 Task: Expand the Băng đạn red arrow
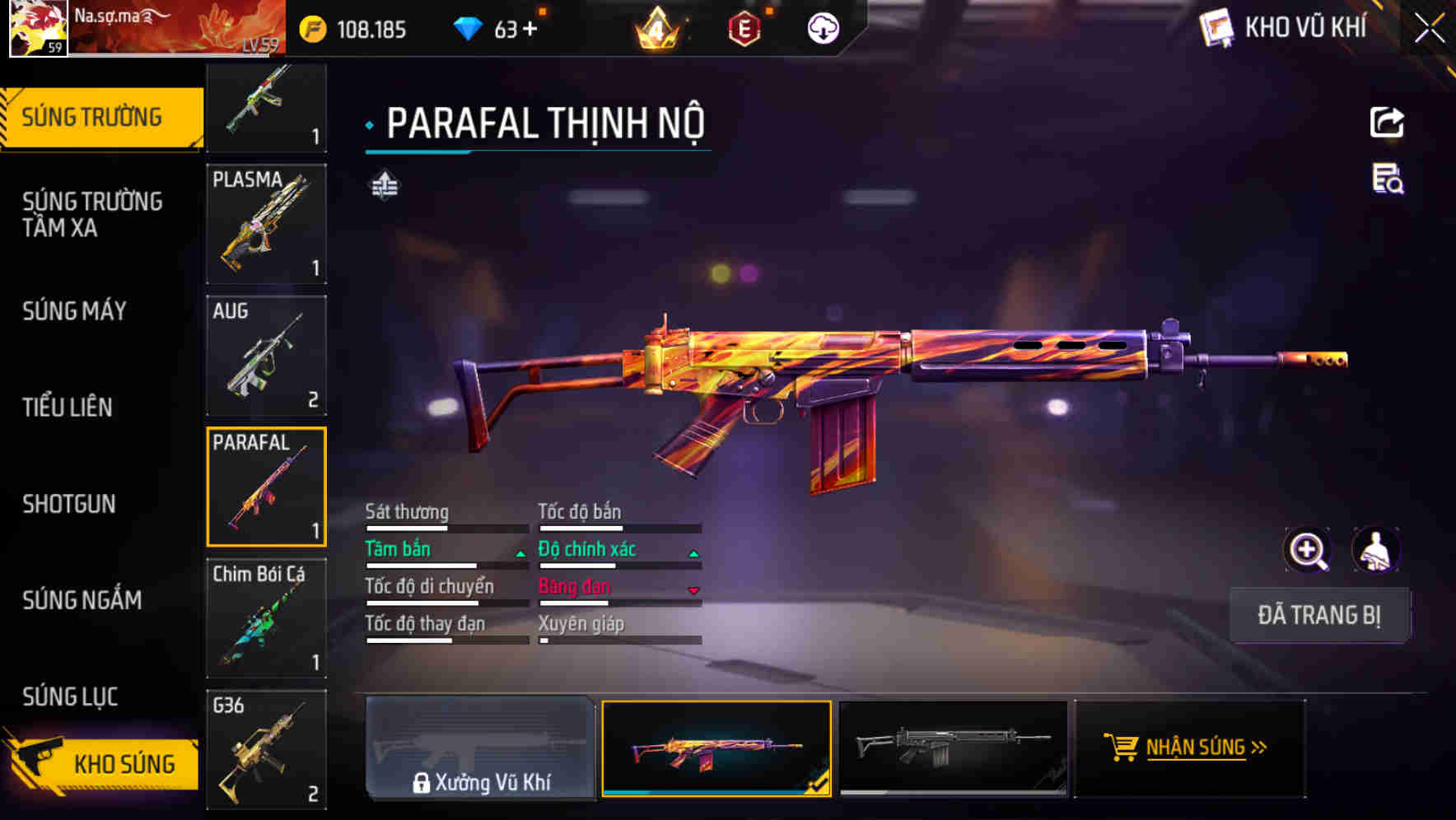[693, 590]
